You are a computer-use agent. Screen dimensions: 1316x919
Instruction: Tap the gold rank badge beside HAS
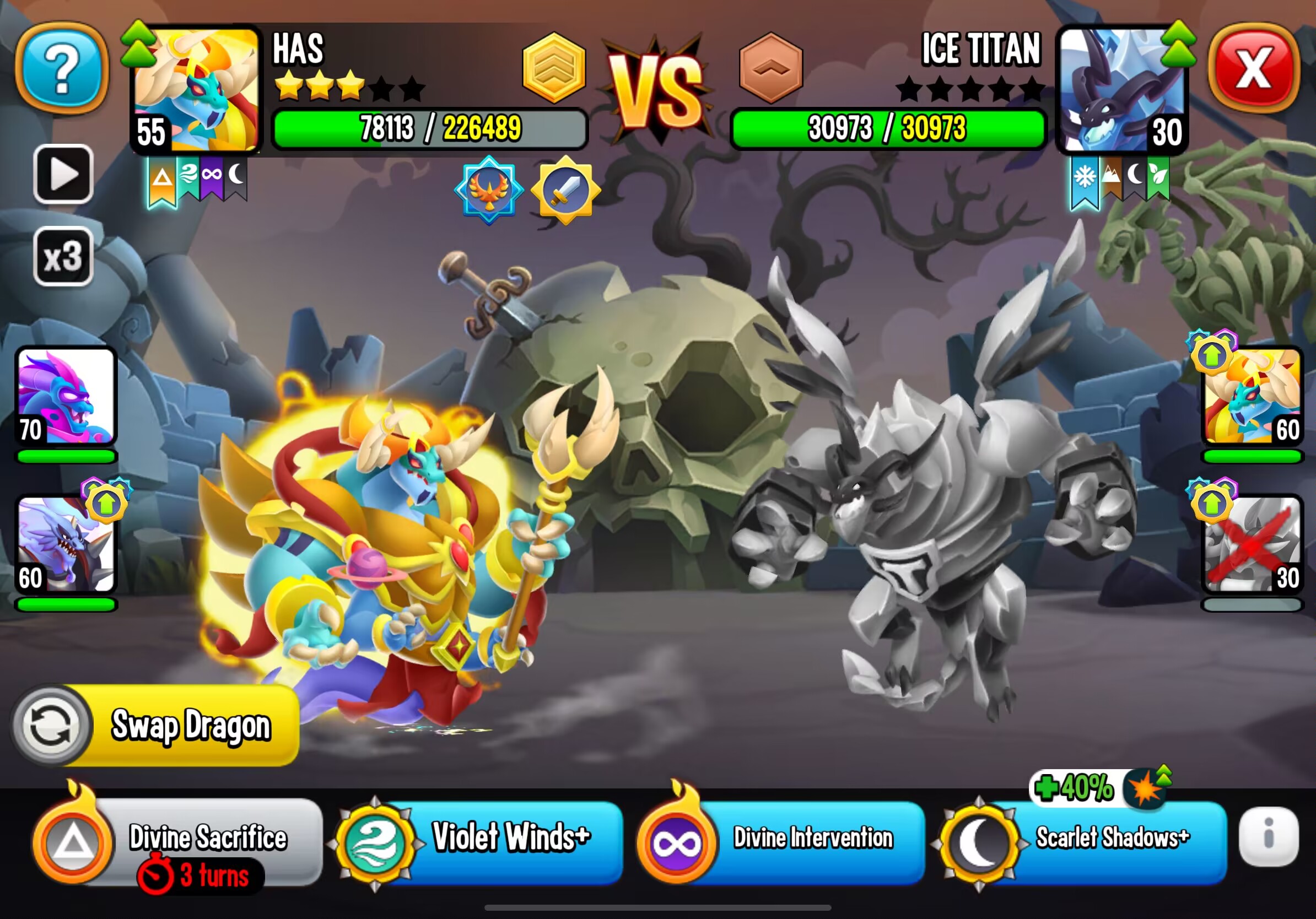tap(554, 68)
